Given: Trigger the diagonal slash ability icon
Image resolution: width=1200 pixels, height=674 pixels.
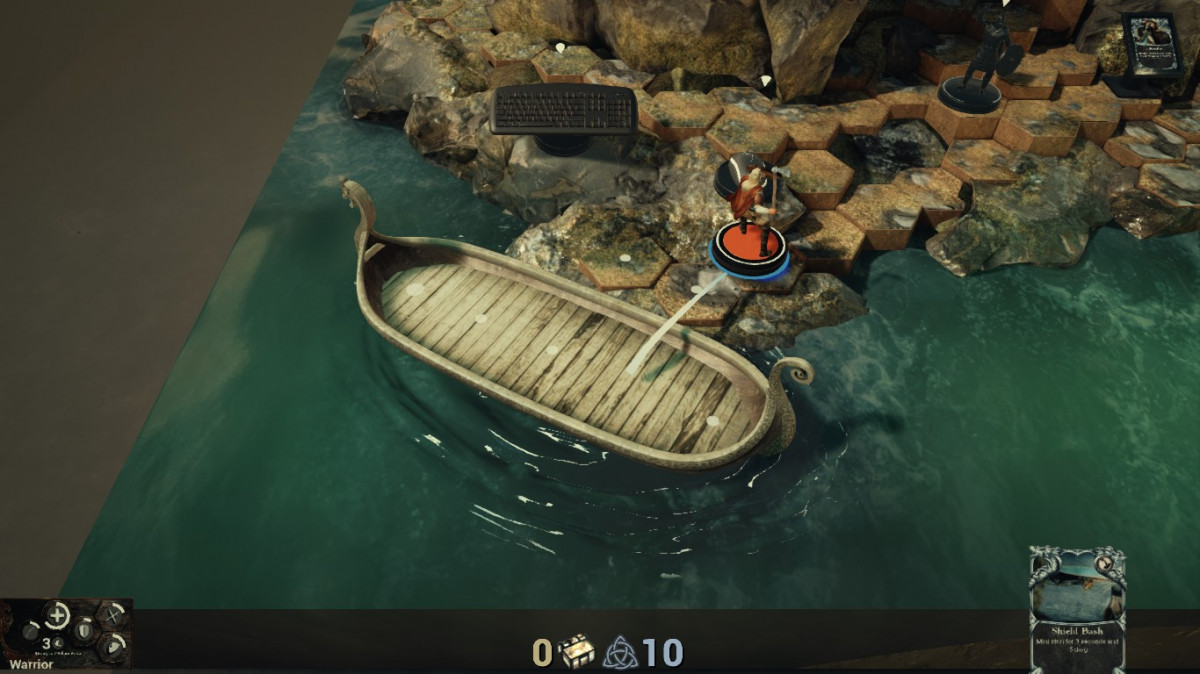Looking at the screenshot, I should [x=30, y=632].
